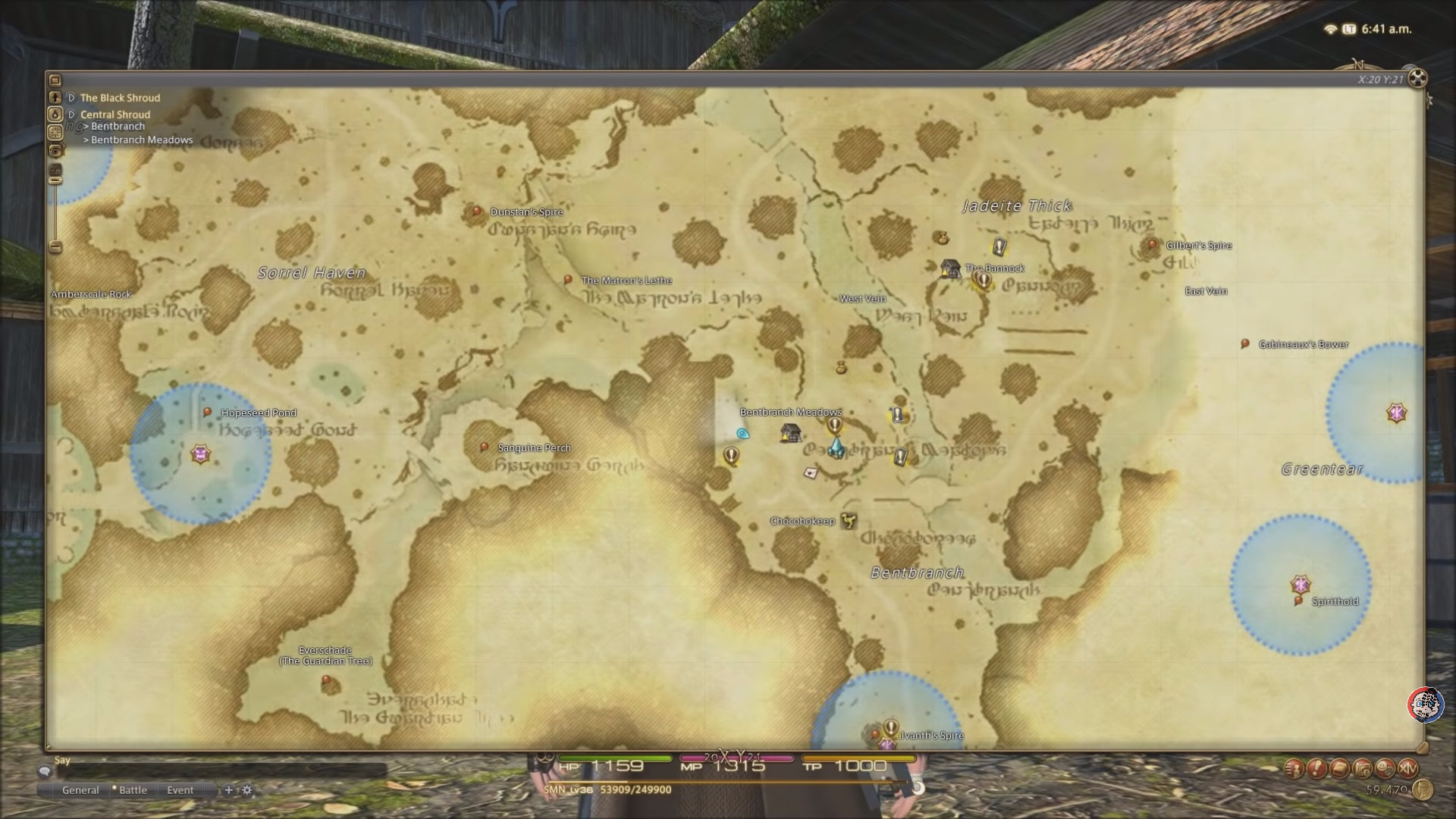Select the Bentbranch Meadows aetheryte crystal icon

coord(837,450)
